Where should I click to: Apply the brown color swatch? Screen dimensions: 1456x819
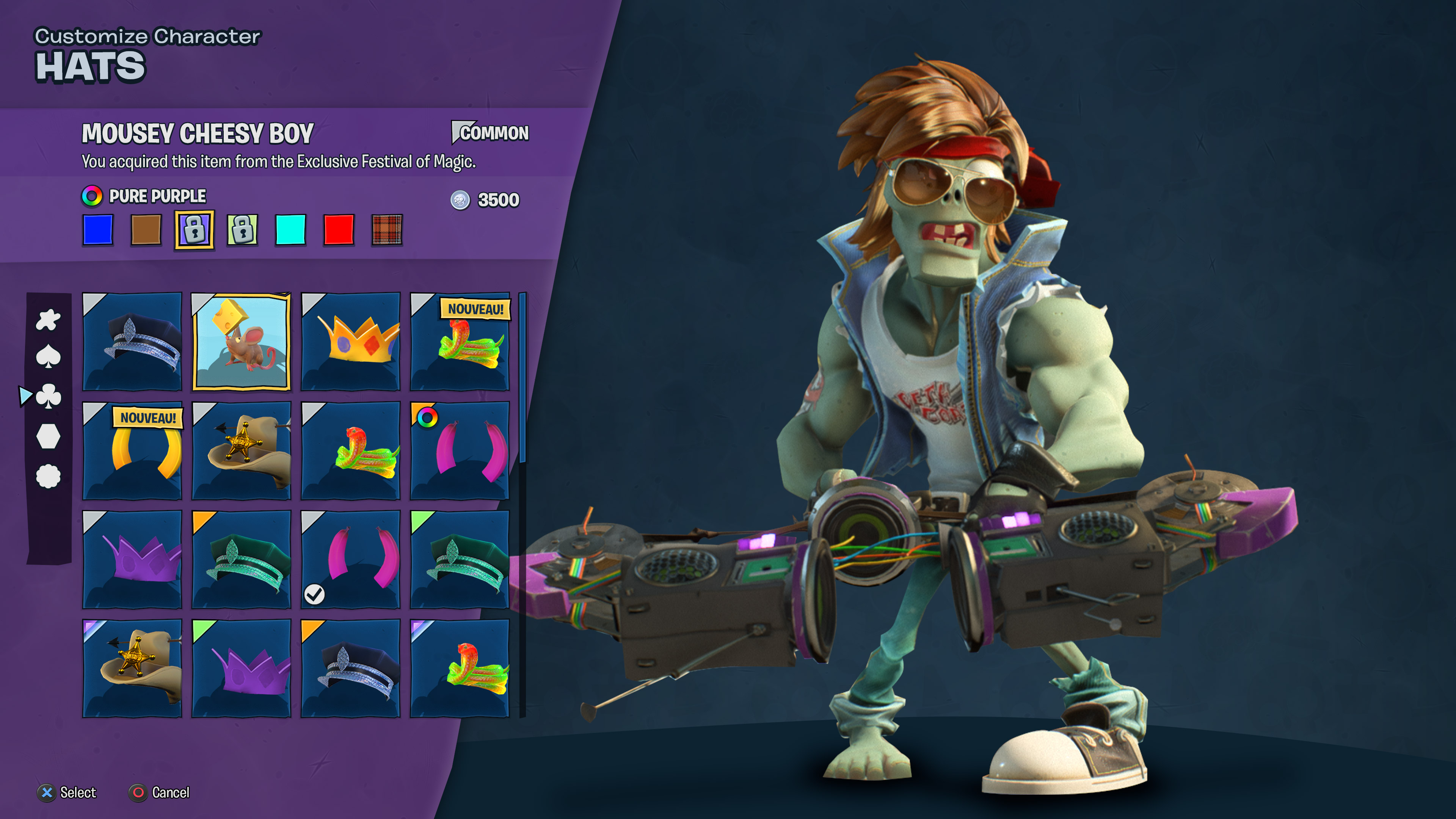[x=146, y=229]
